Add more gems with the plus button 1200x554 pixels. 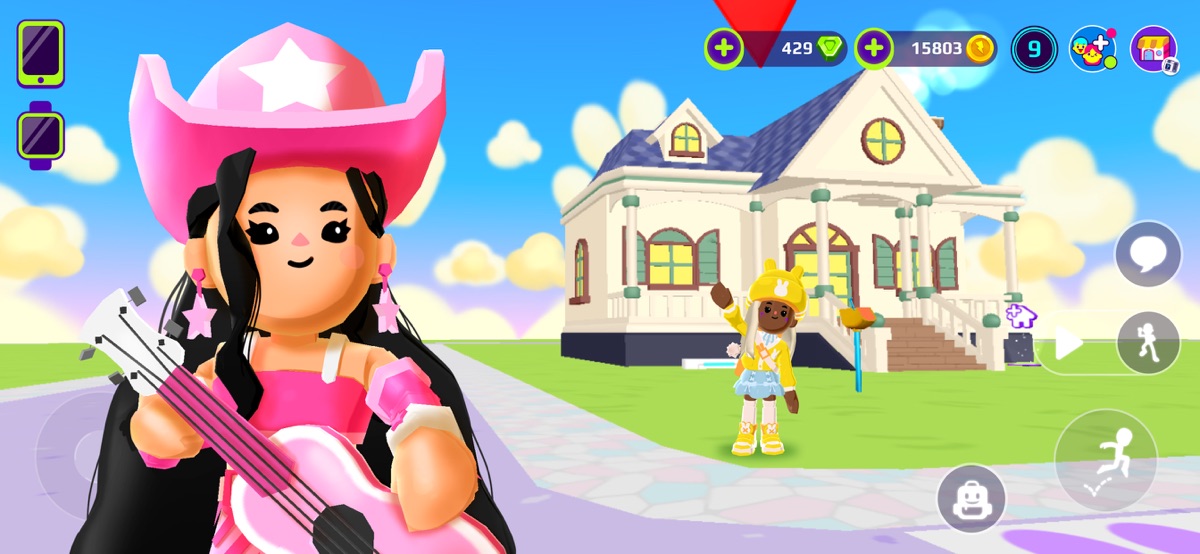click(724, 47)
